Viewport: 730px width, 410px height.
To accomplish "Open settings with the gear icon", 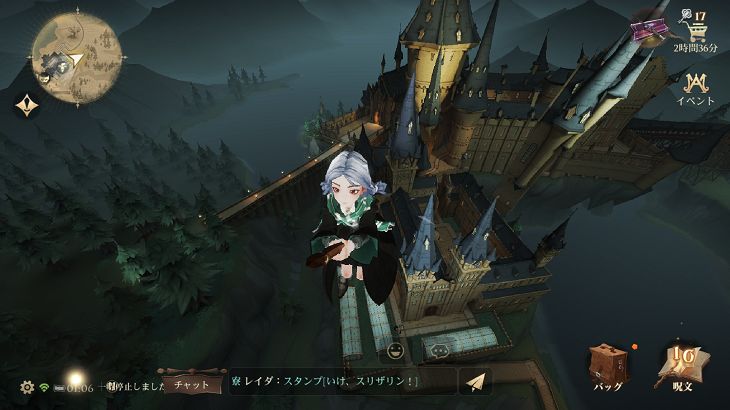I will tap(27, 387).
